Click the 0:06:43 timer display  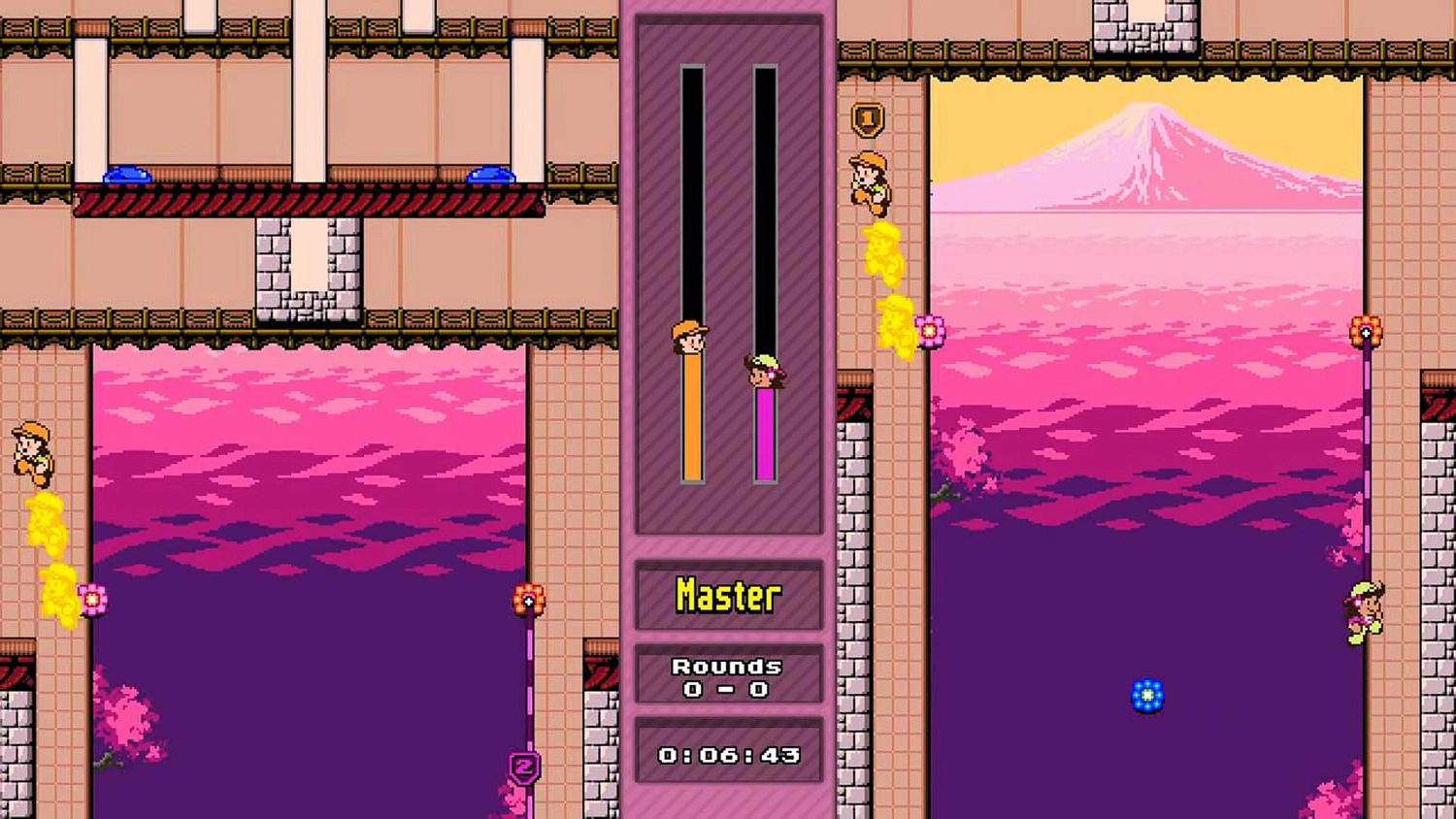[x=728, y=752]
